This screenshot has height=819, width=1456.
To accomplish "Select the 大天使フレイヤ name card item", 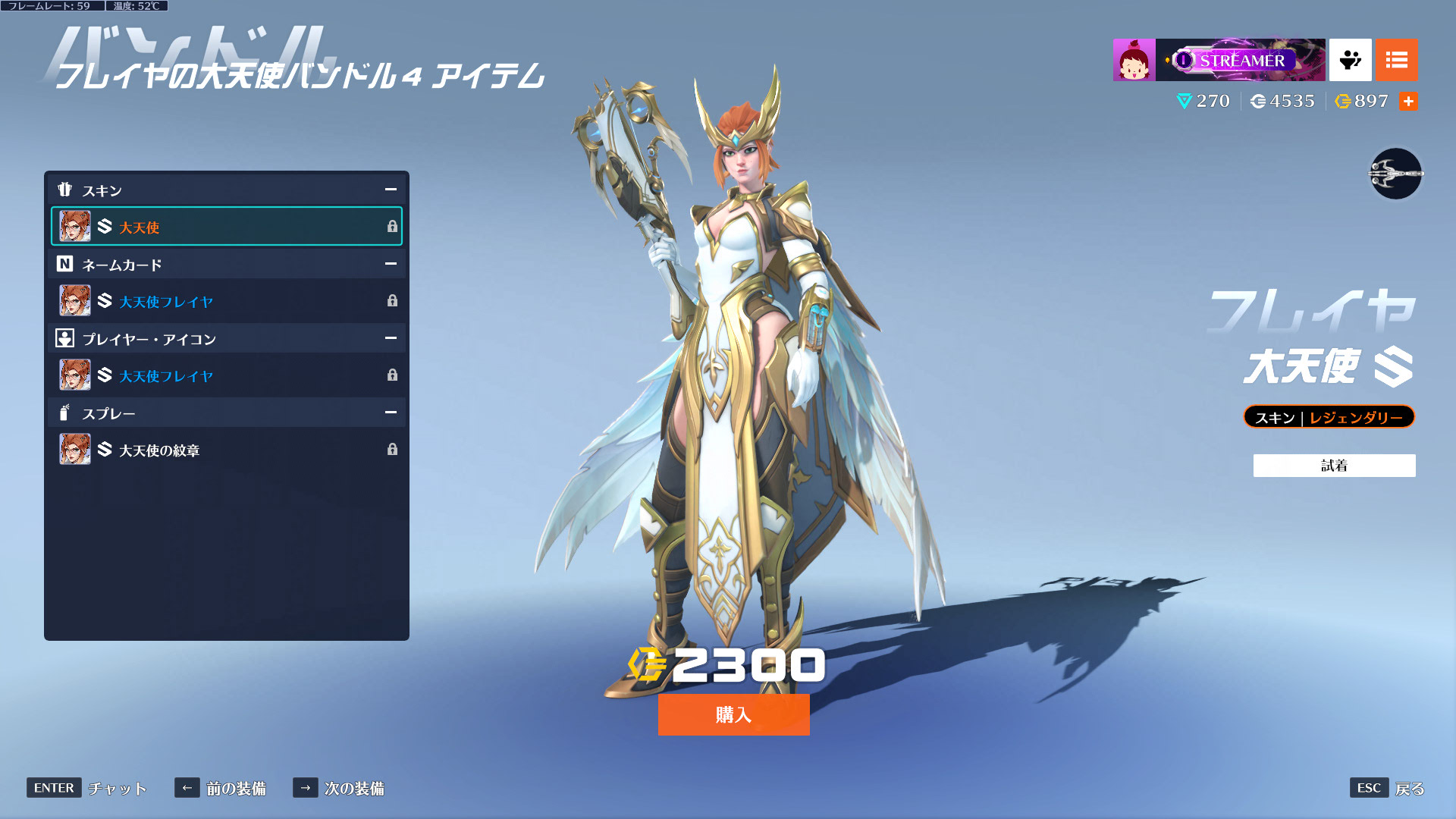I will (226, 301).
